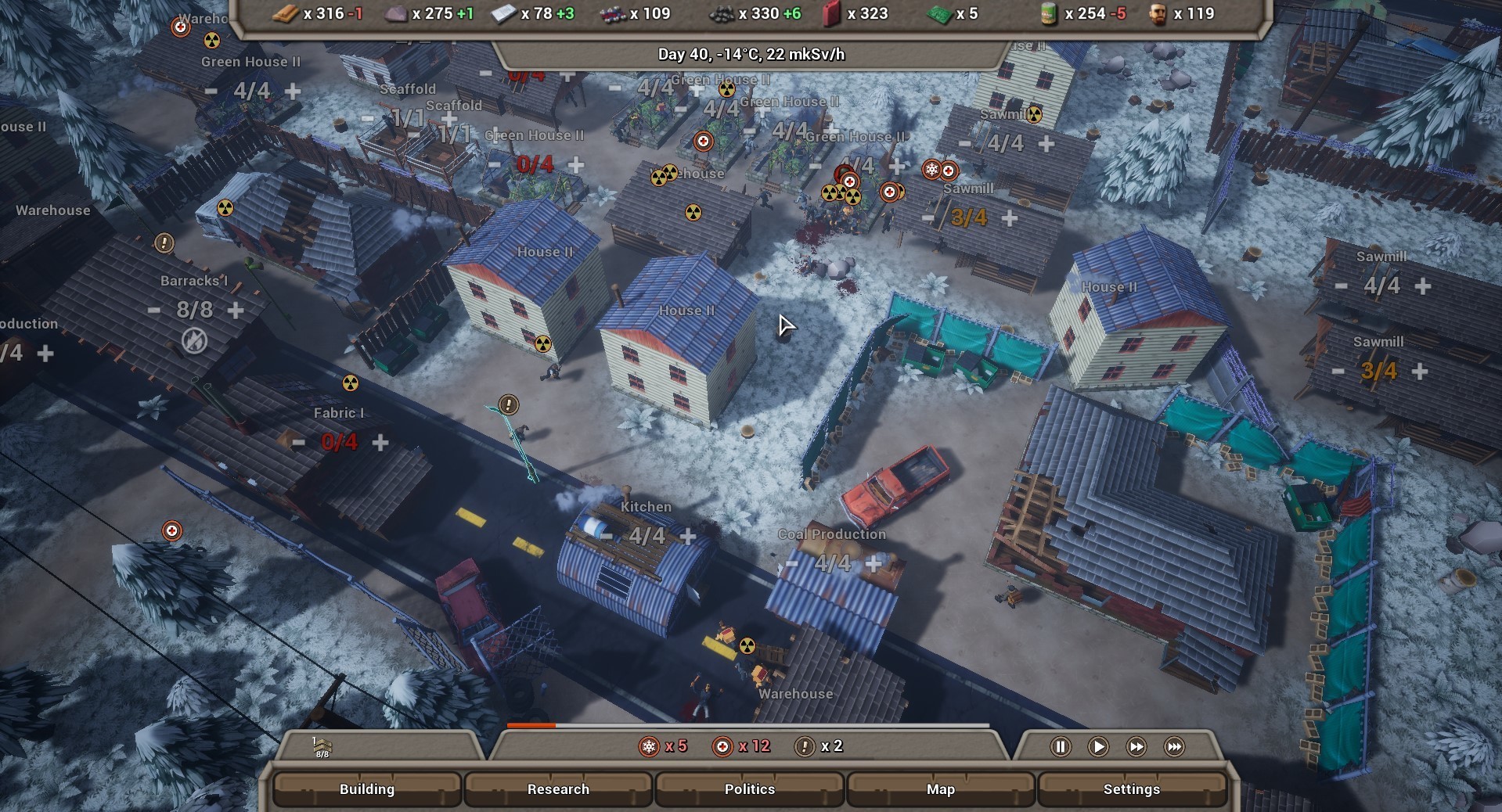The height and width of the screenshot is (812, 1502).
Task: Increase Kitchen workers with the plus button
Action: (687, 535)
